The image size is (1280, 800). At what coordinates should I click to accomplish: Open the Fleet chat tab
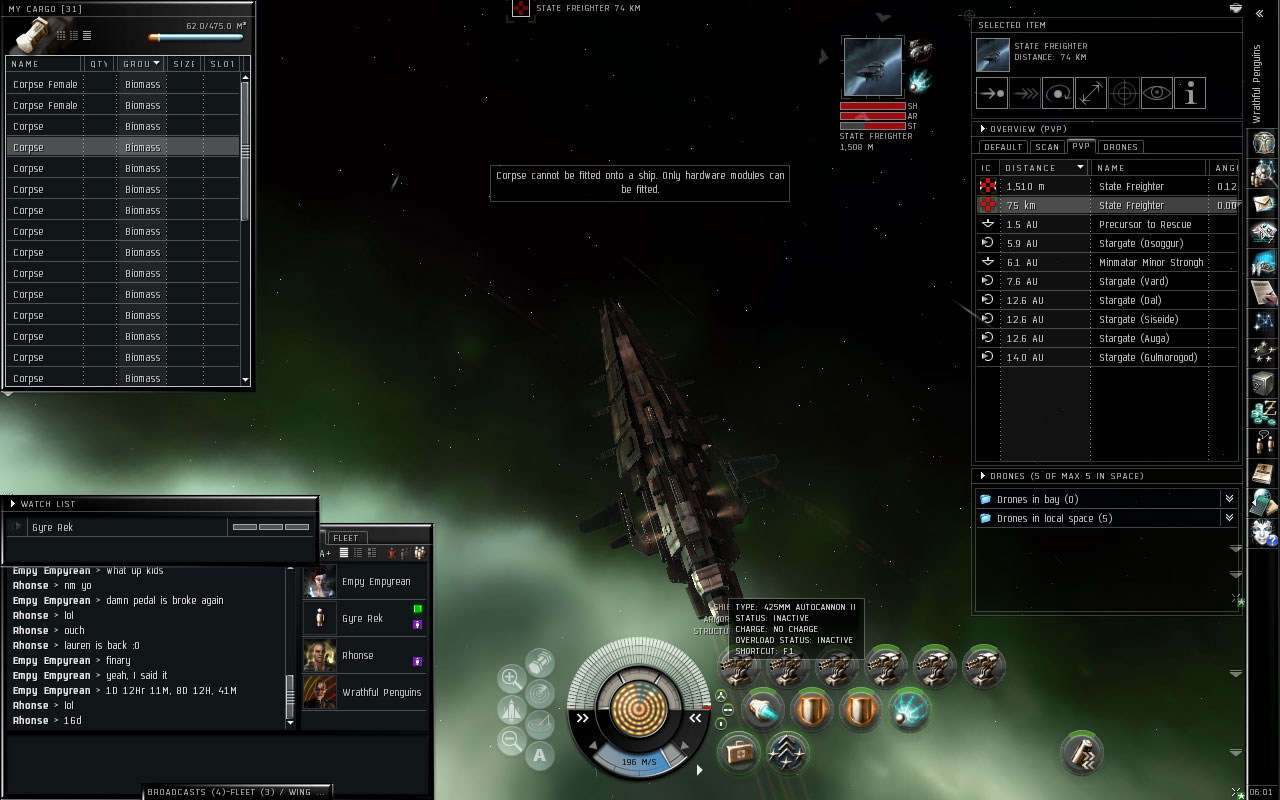click(x=345, y=538)
